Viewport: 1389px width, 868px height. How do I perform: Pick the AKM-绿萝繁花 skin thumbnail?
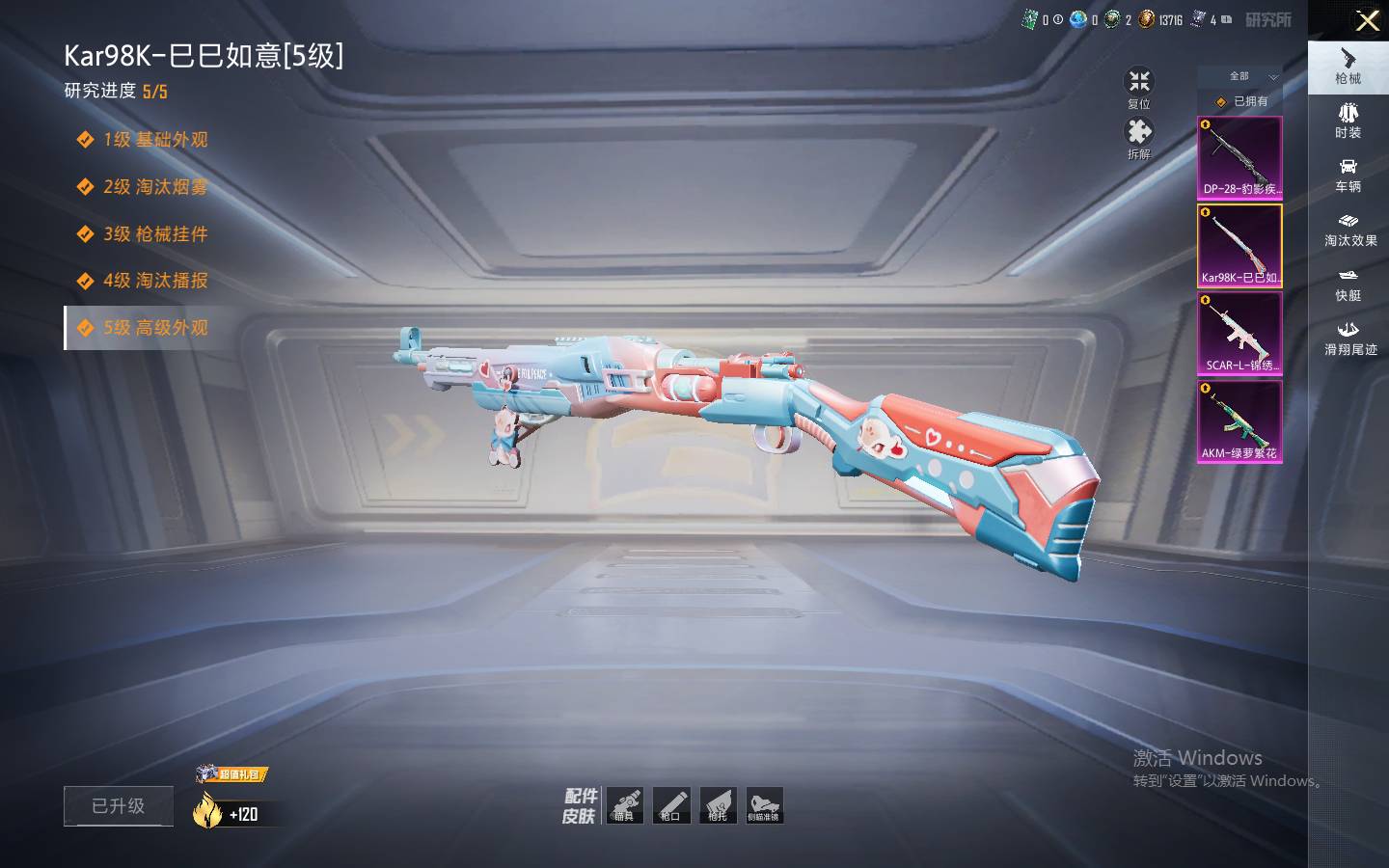[x=1239, y=421]
